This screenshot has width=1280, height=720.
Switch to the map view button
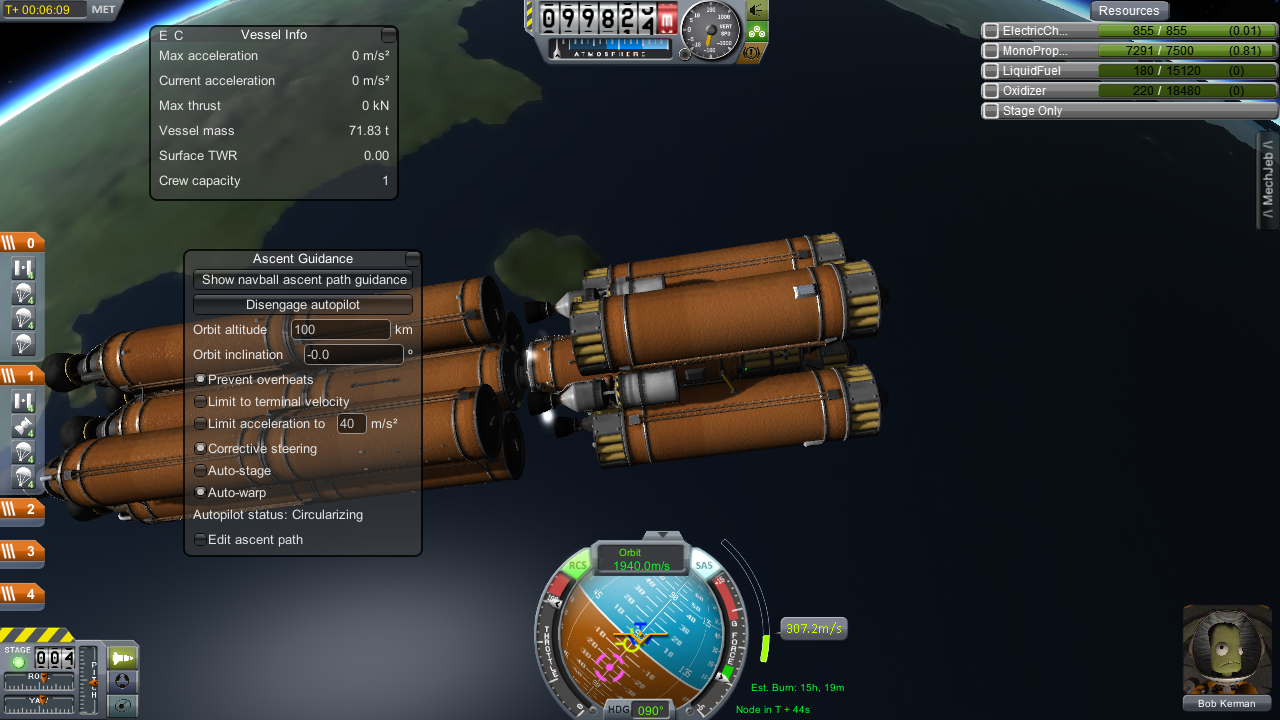point(122,707)
